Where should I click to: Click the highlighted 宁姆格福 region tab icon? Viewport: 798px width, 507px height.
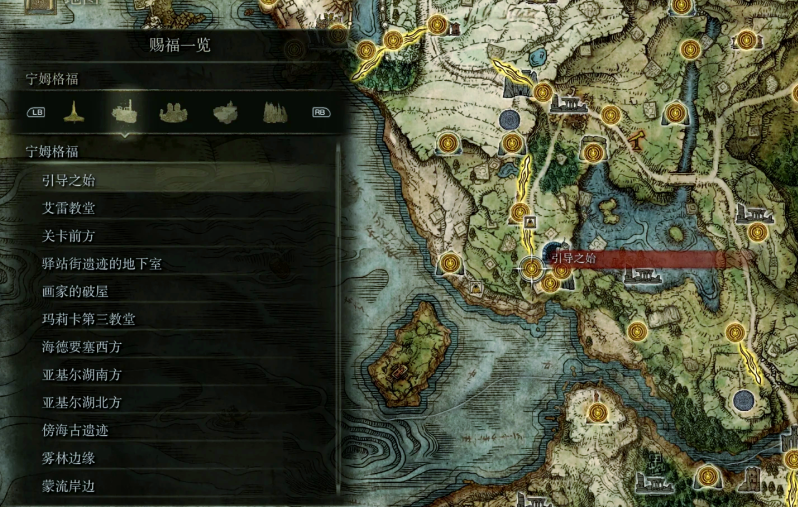pyautogui.click(x=123, y=111)
